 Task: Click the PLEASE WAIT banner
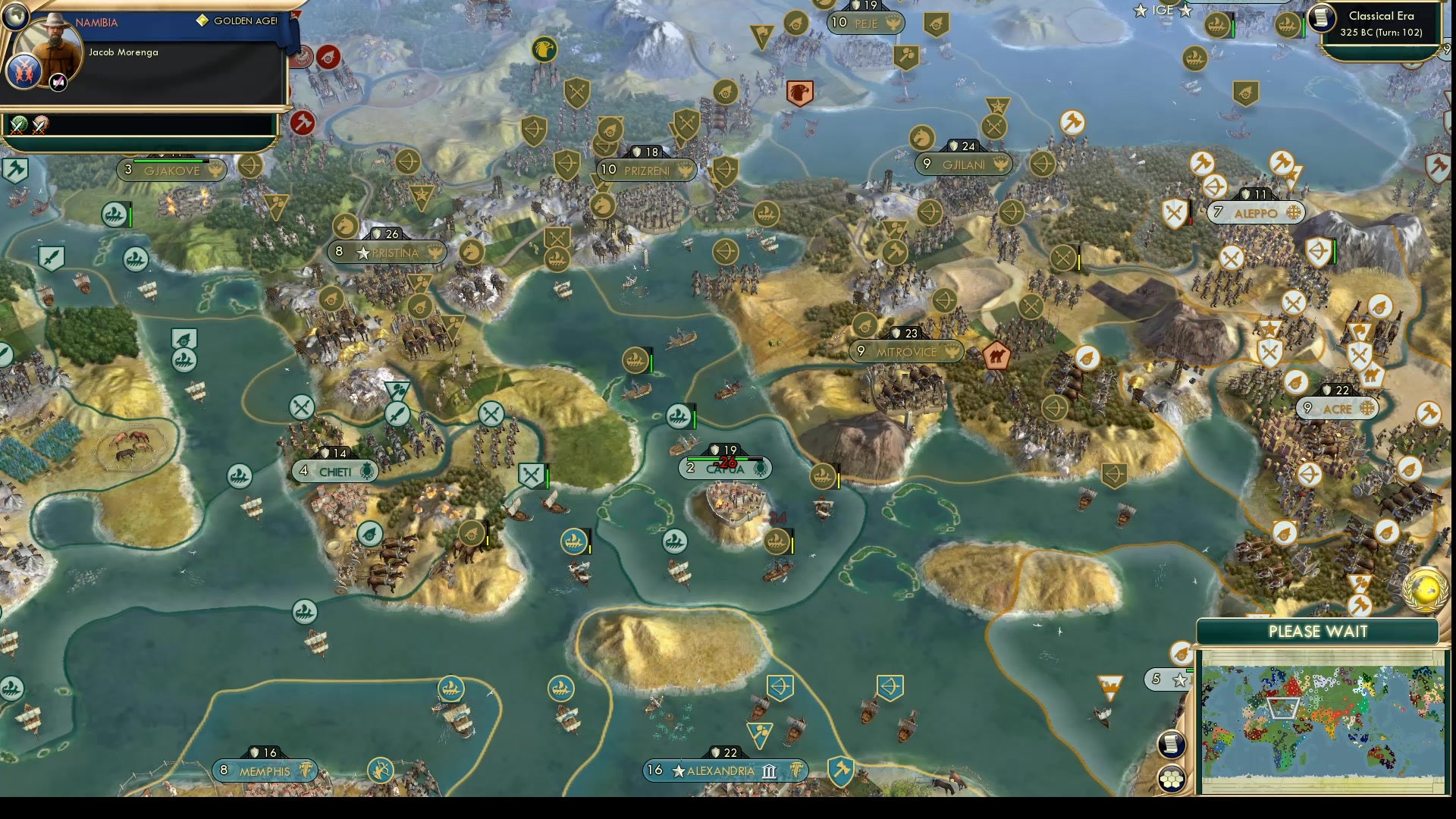click(1317, 631)
